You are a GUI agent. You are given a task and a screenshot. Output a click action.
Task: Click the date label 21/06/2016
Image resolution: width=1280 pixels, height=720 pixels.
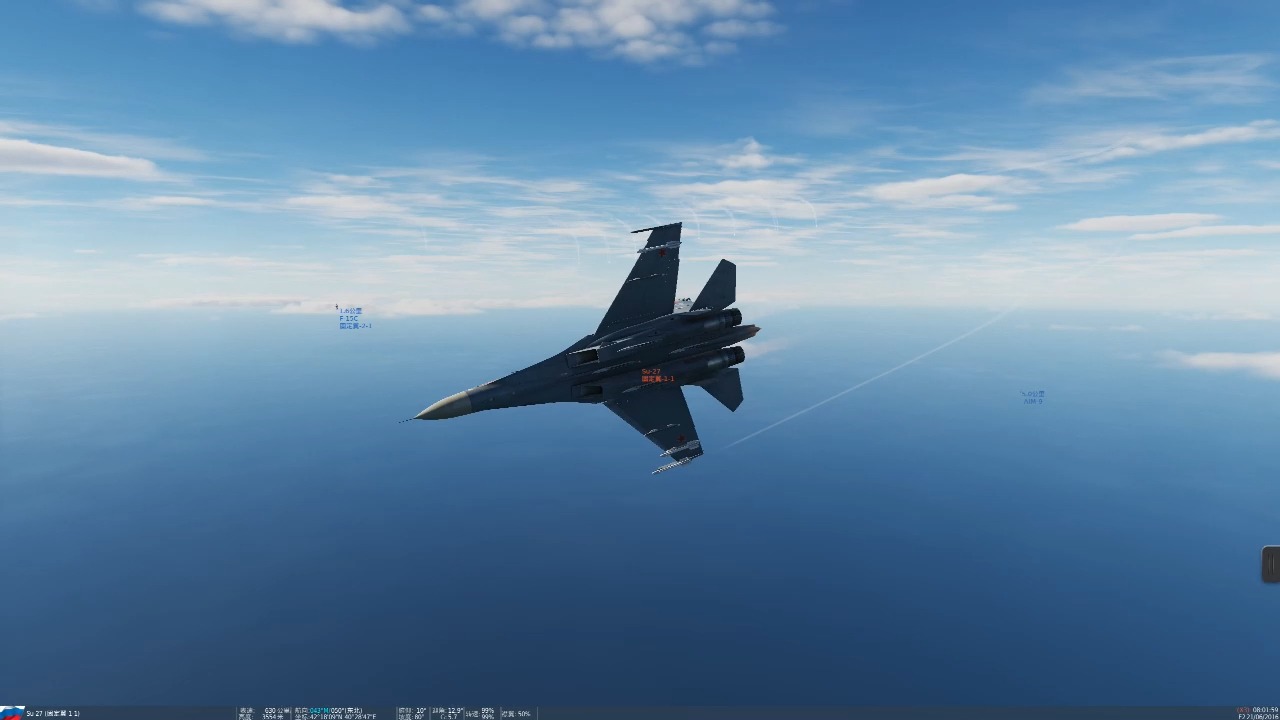pos(1261,715)
